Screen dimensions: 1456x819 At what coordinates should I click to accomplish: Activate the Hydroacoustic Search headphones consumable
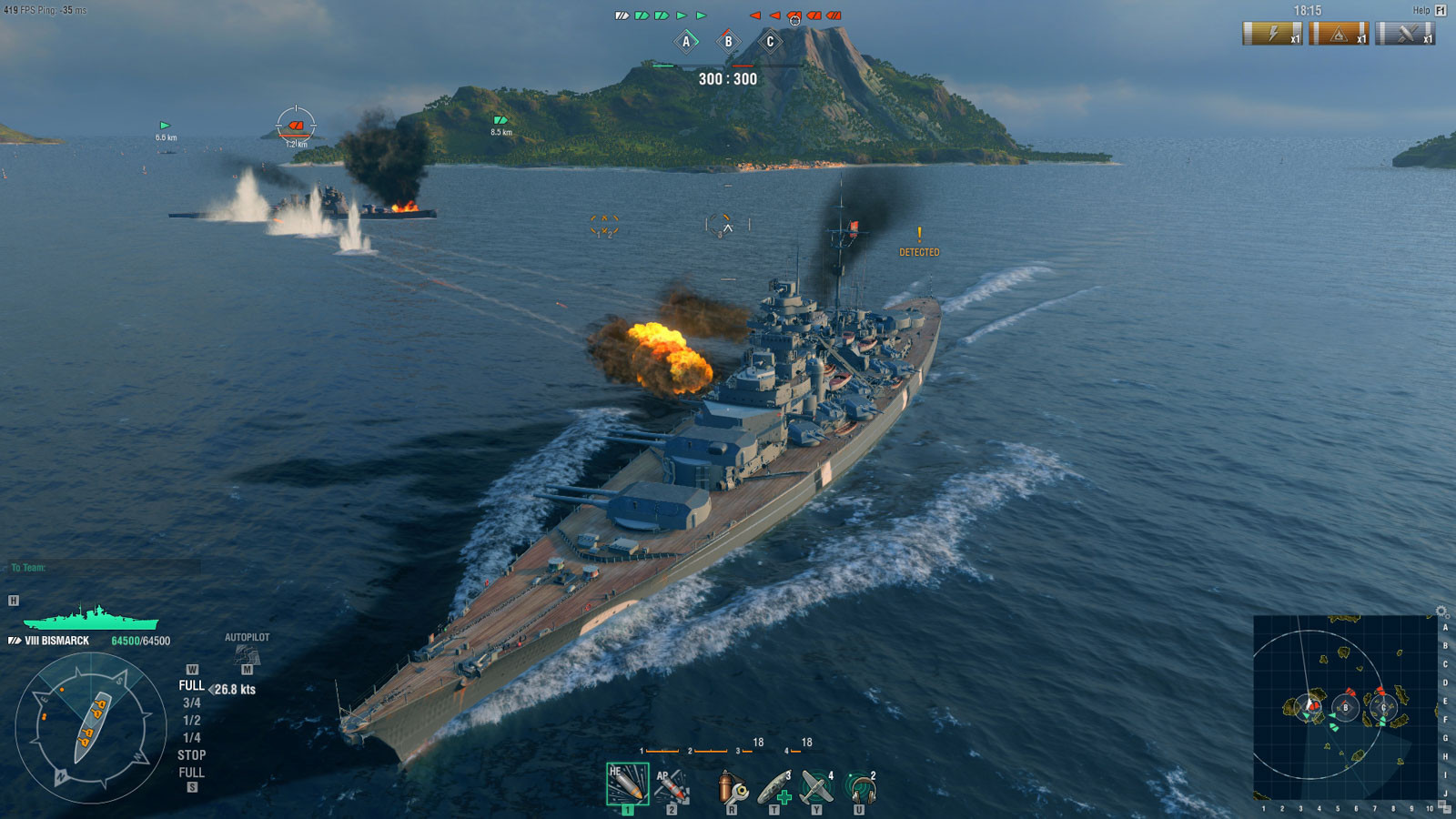click(859, 788)
